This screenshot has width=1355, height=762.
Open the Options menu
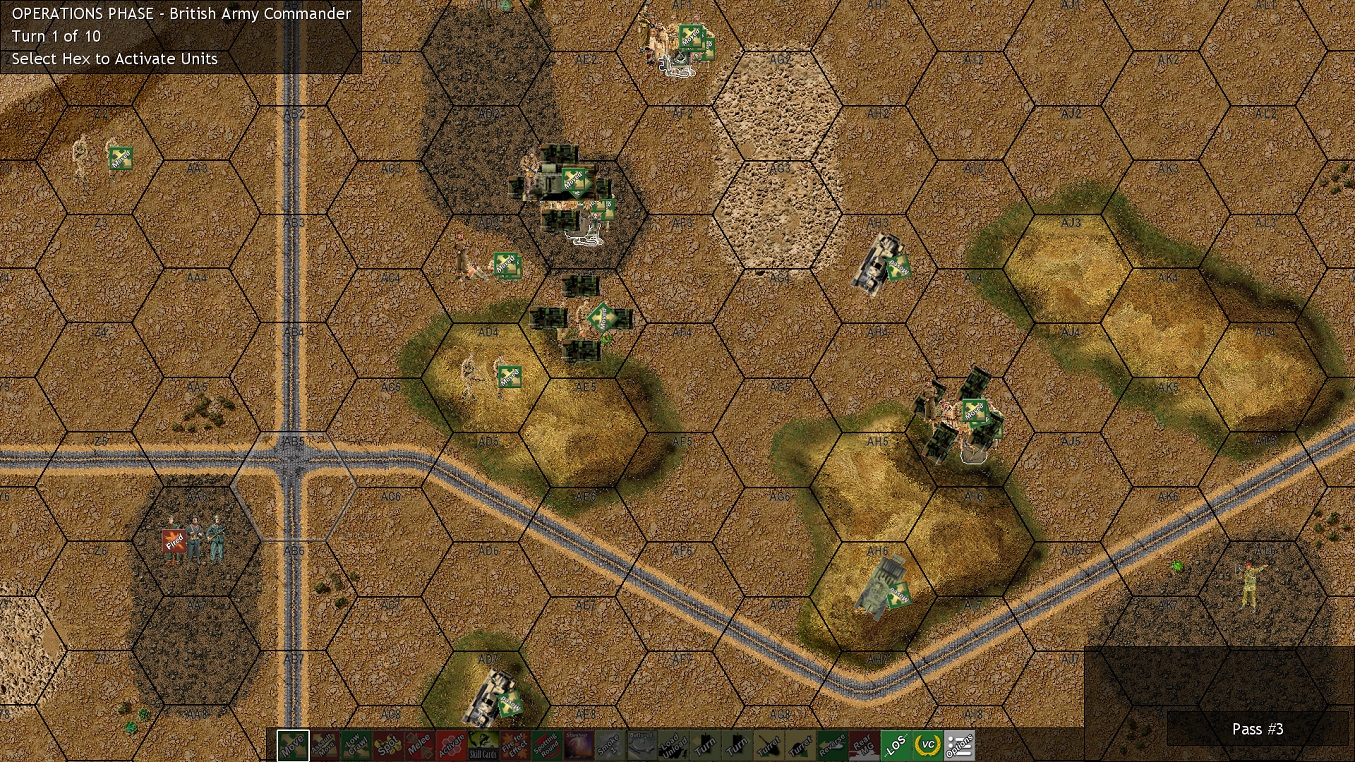coord(957,746)
